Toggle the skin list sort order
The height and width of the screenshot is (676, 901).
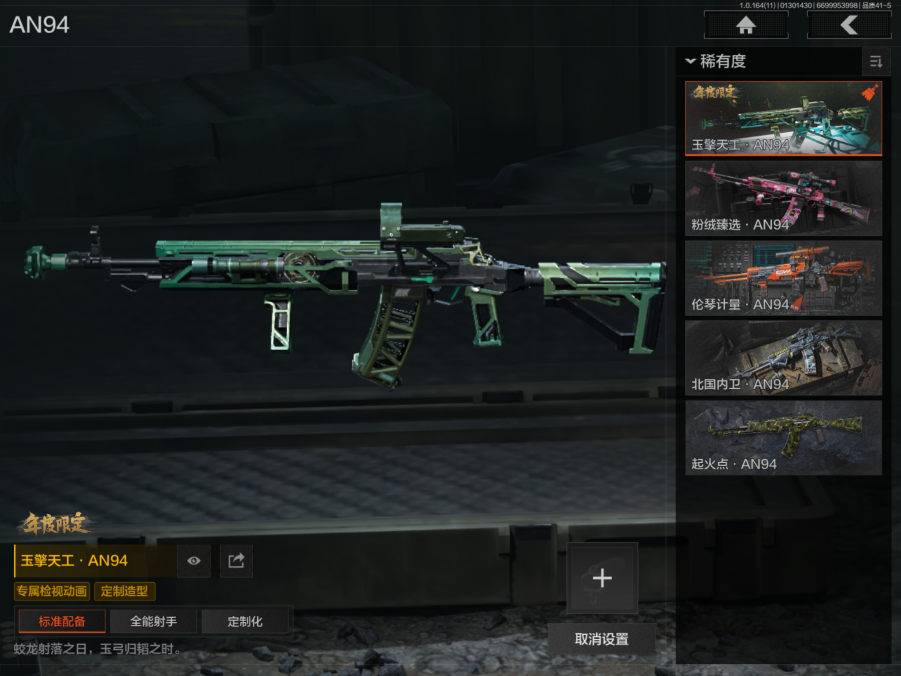pyautogui.click(x=876, y=62)
